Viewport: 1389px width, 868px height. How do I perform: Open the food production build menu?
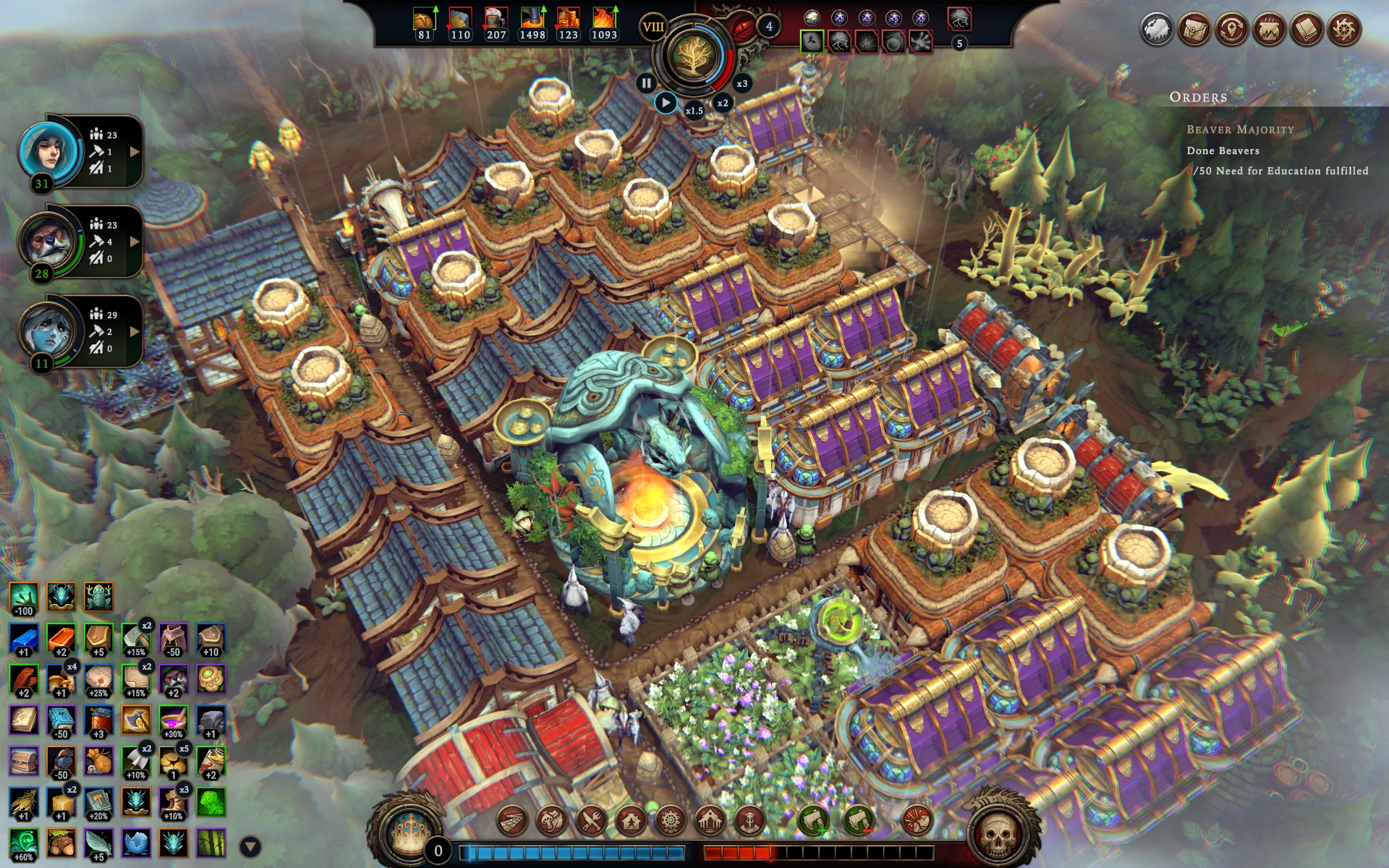coord(552,821)
